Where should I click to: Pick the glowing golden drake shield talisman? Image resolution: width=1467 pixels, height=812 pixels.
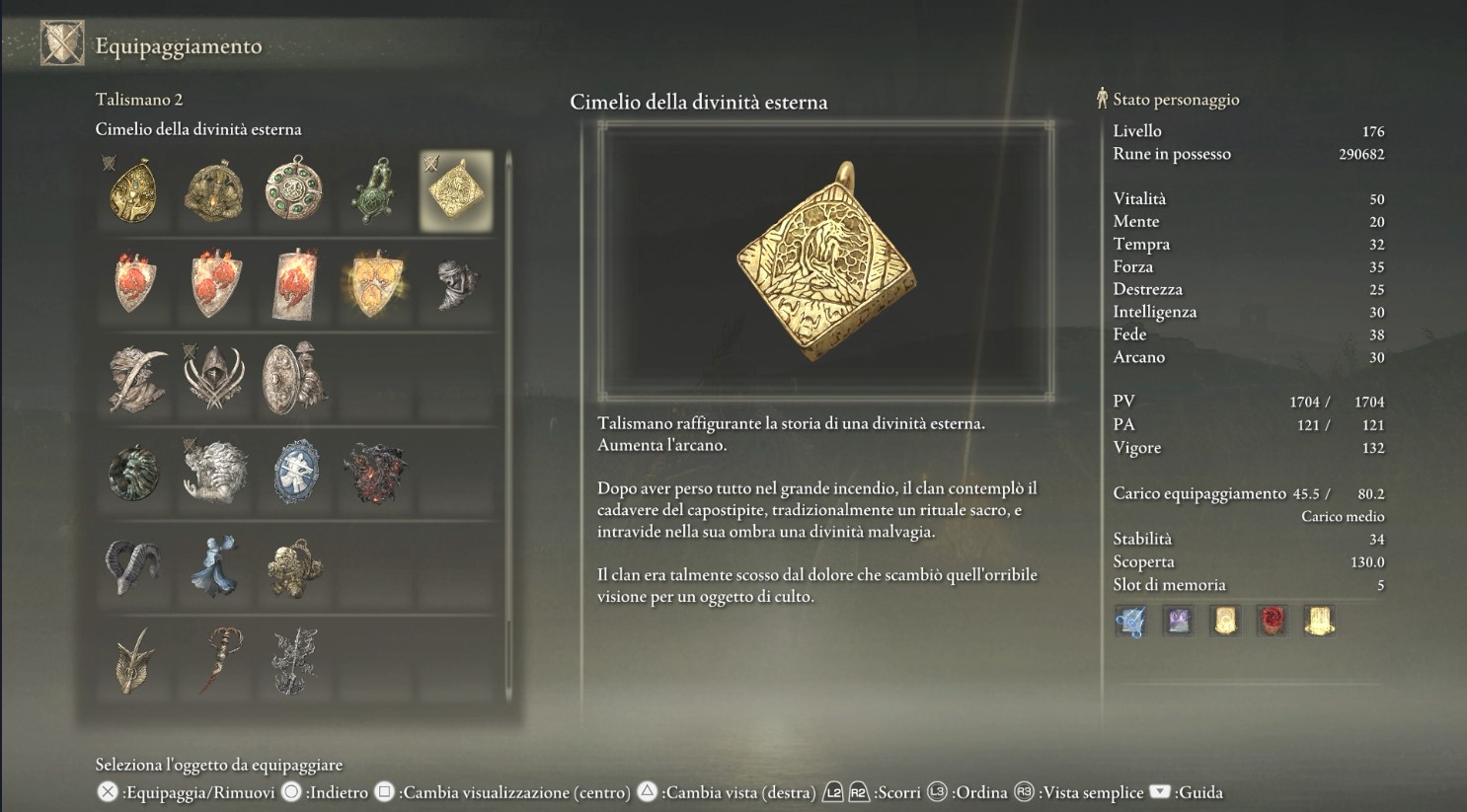pos(374,284)
